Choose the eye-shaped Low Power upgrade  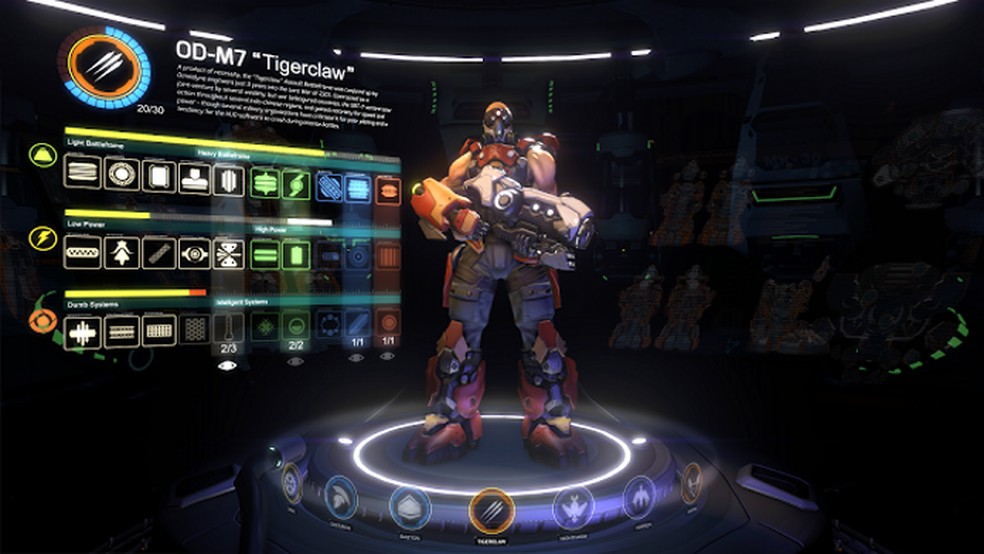(194, 253)
